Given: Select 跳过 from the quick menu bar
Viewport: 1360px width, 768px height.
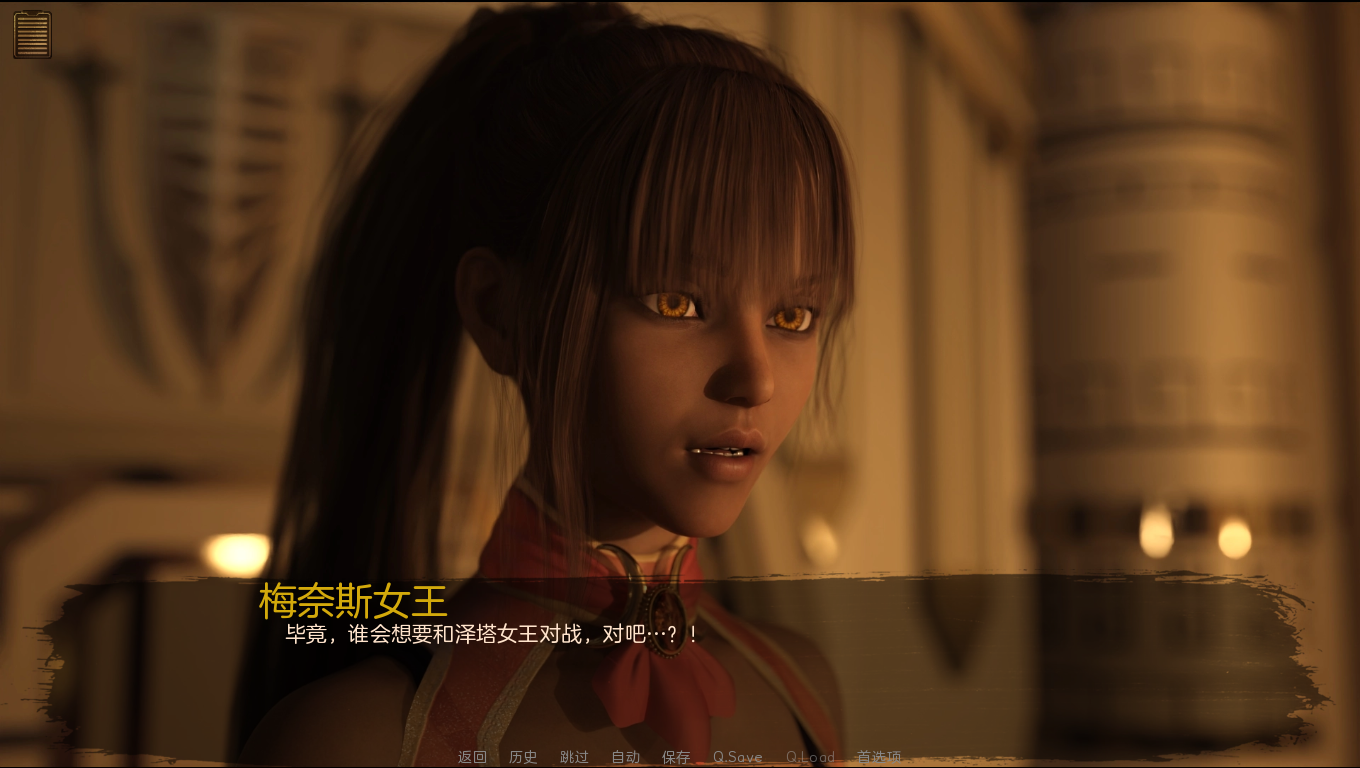Looking at the screenshot, I should coord(573,757).
